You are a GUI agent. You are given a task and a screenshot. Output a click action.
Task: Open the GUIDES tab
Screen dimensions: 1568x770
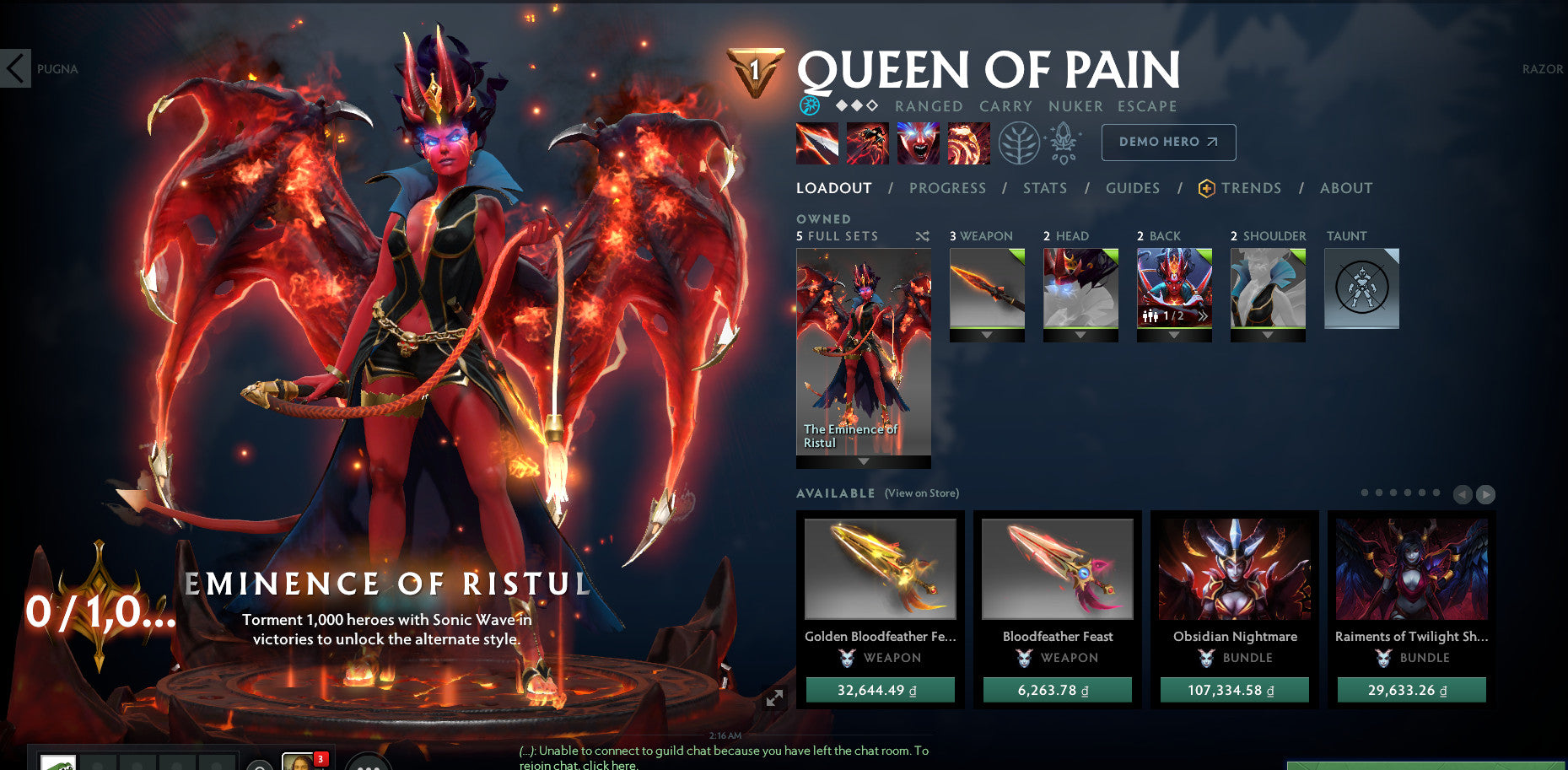pyautogui.click(x=1132, y=188)
